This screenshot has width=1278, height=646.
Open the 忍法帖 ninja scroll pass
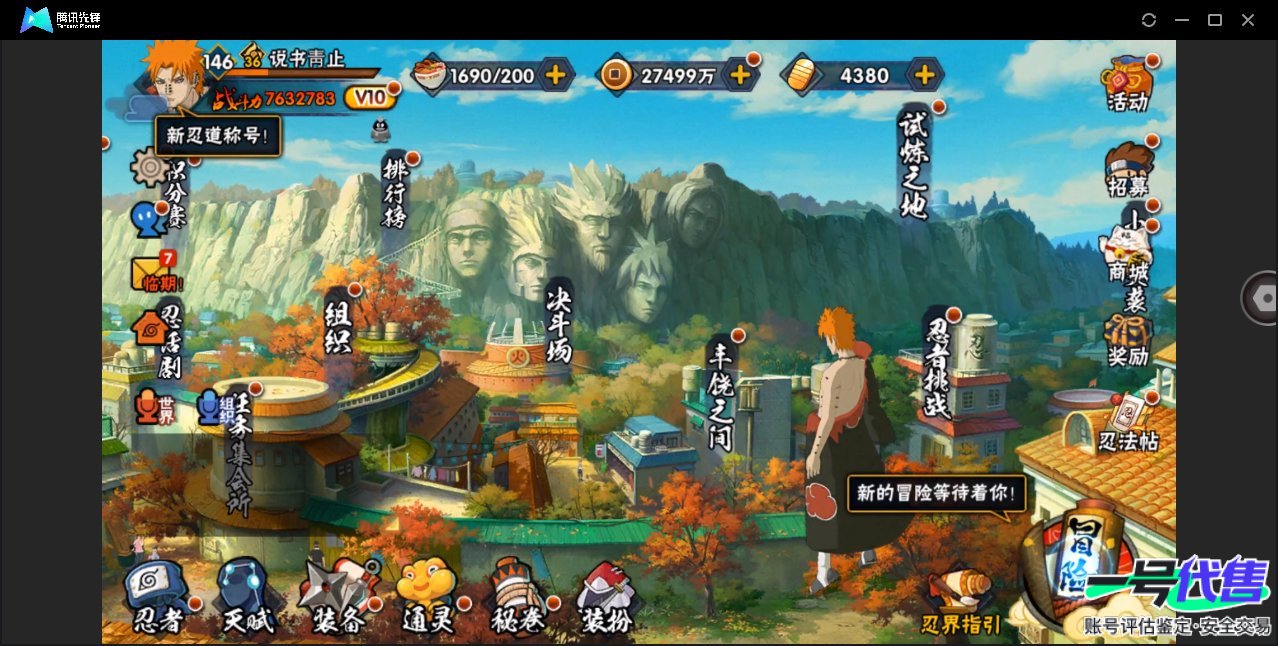tap(1128, 424)
